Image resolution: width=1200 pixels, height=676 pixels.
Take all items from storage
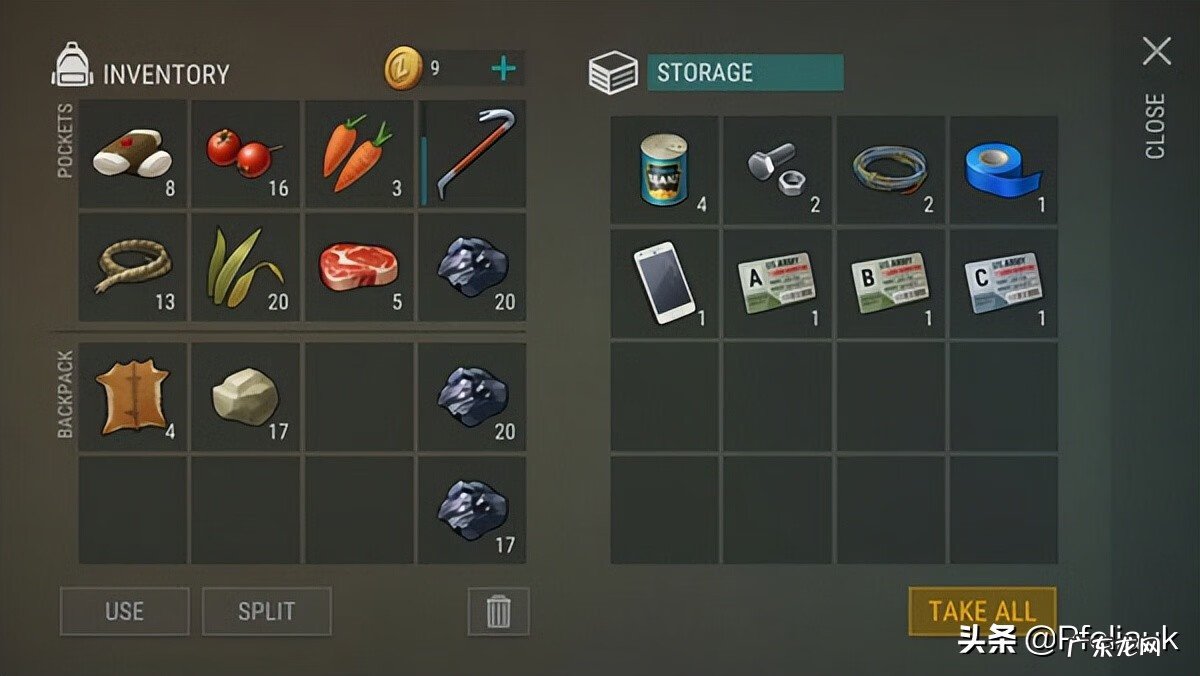click(981, 611)
